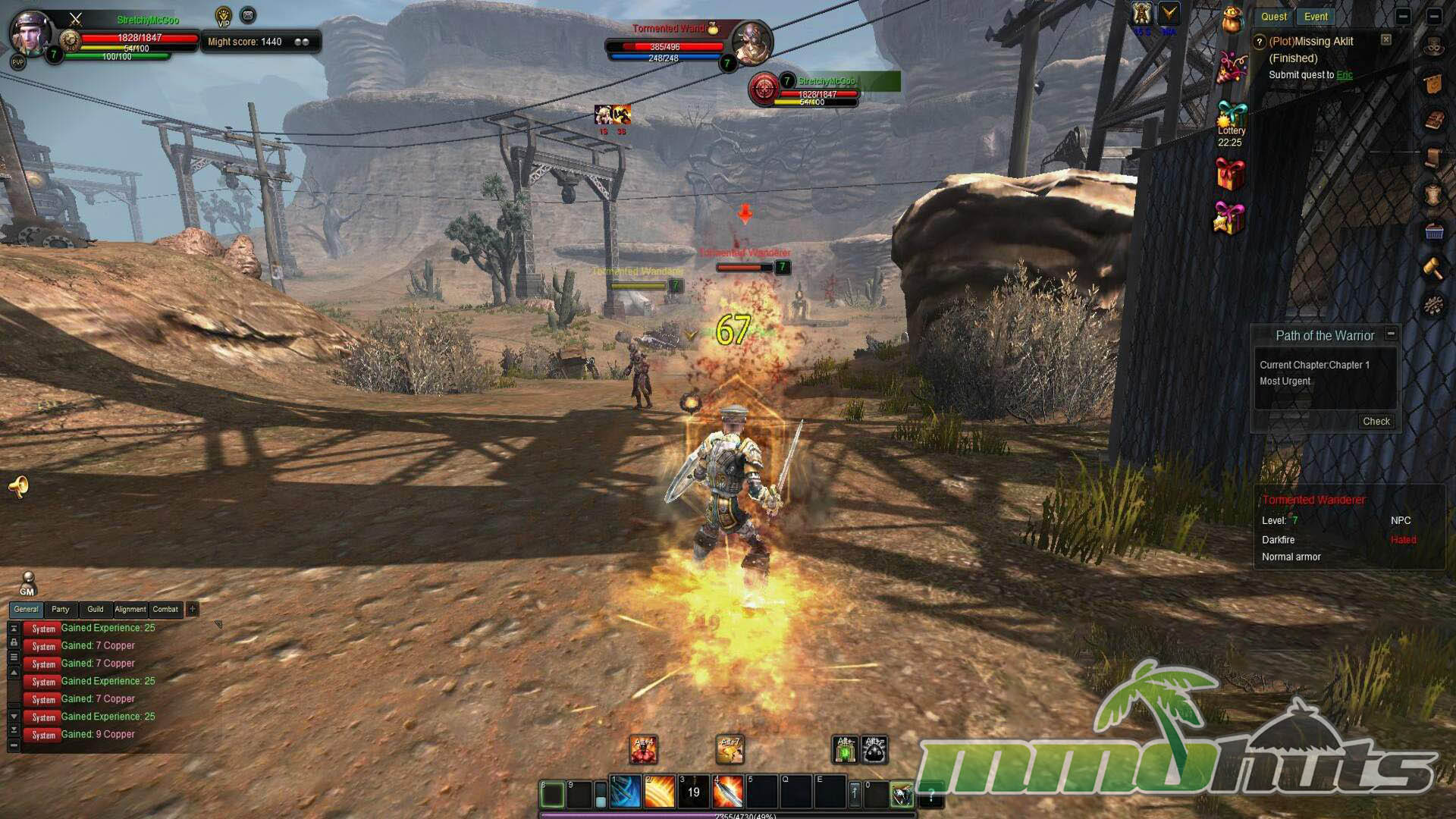Image resolution: width=1456 pixels, height=819 pixels.
Task: Open the VIP badge menu
Action: click(x=224, y=16)
